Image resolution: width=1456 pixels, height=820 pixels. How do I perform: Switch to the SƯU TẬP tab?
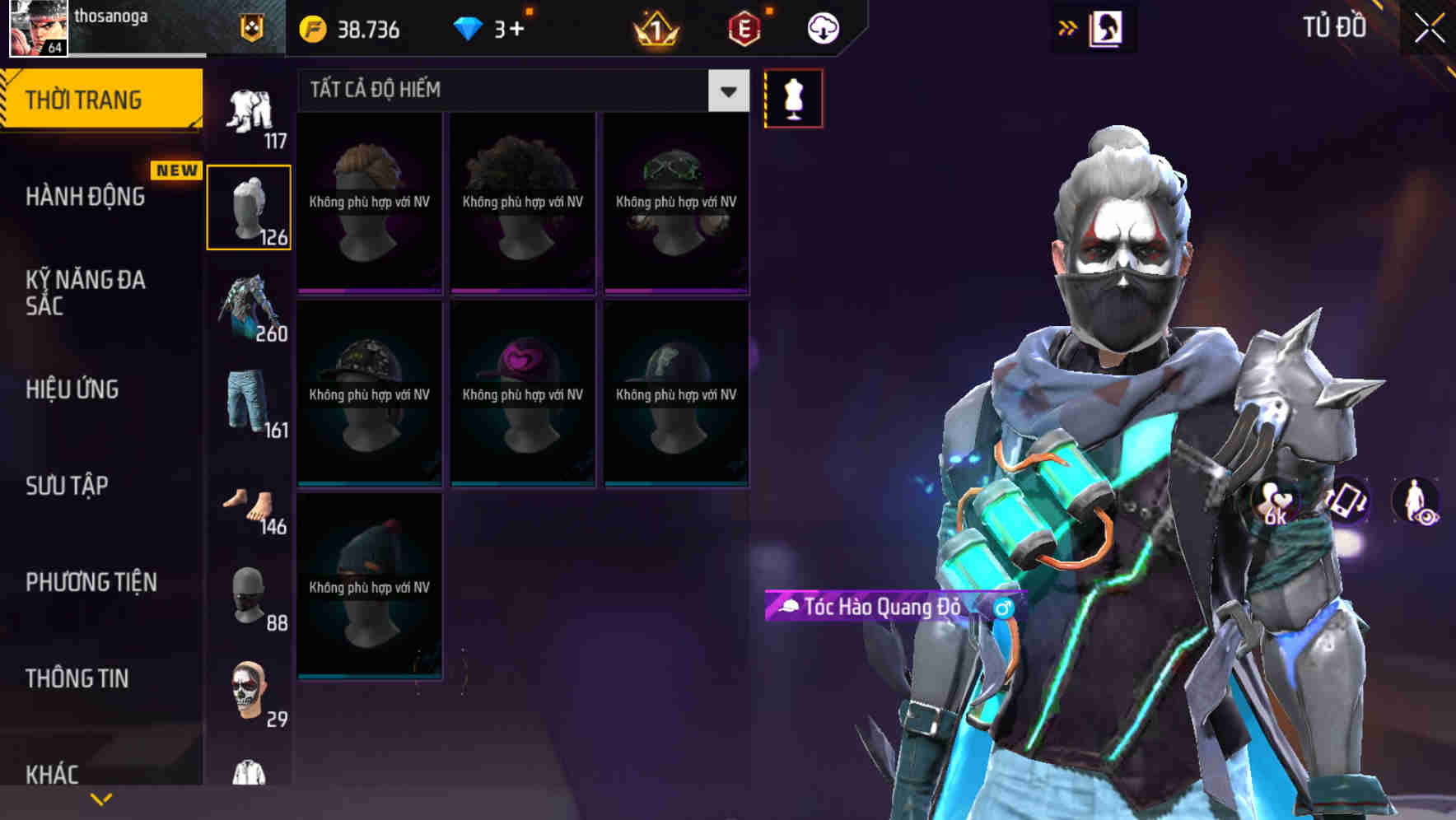[66, 487]
